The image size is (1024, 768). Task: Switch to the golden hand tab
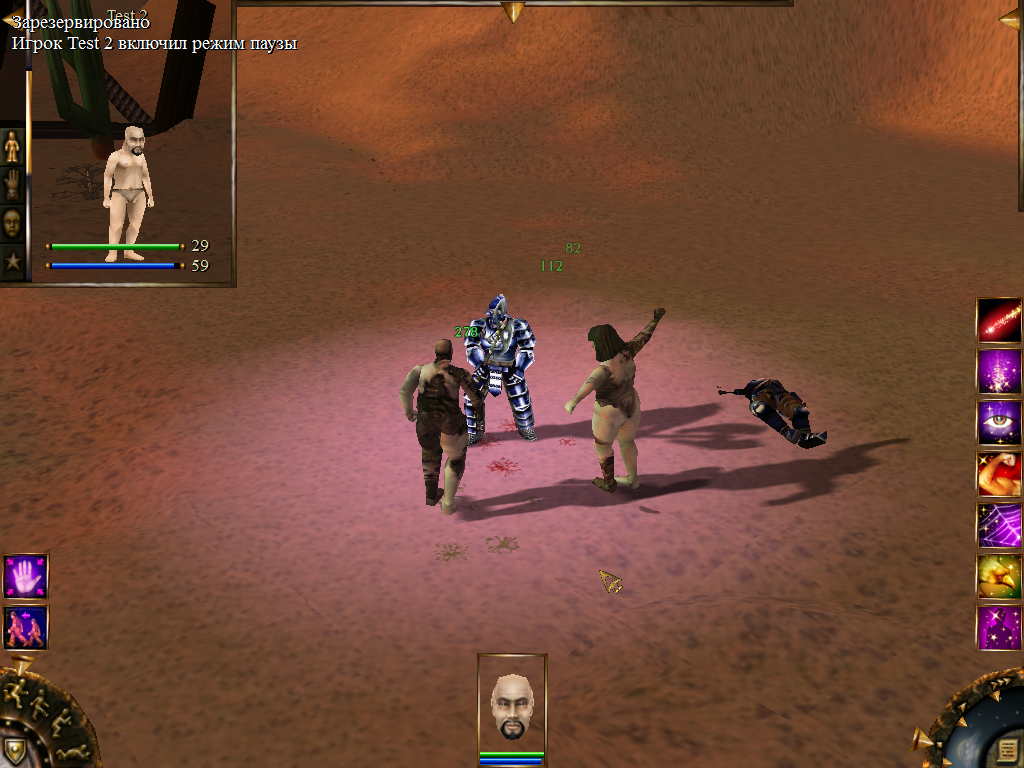click(12, 185)
